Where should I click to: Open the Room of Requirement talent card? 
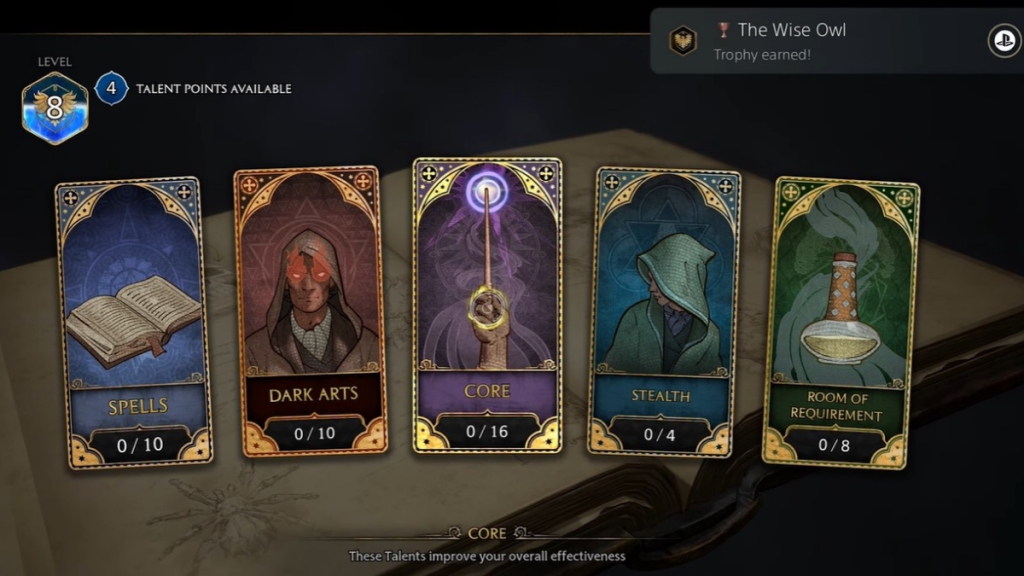pyautogui.click(x=842, y=322)
